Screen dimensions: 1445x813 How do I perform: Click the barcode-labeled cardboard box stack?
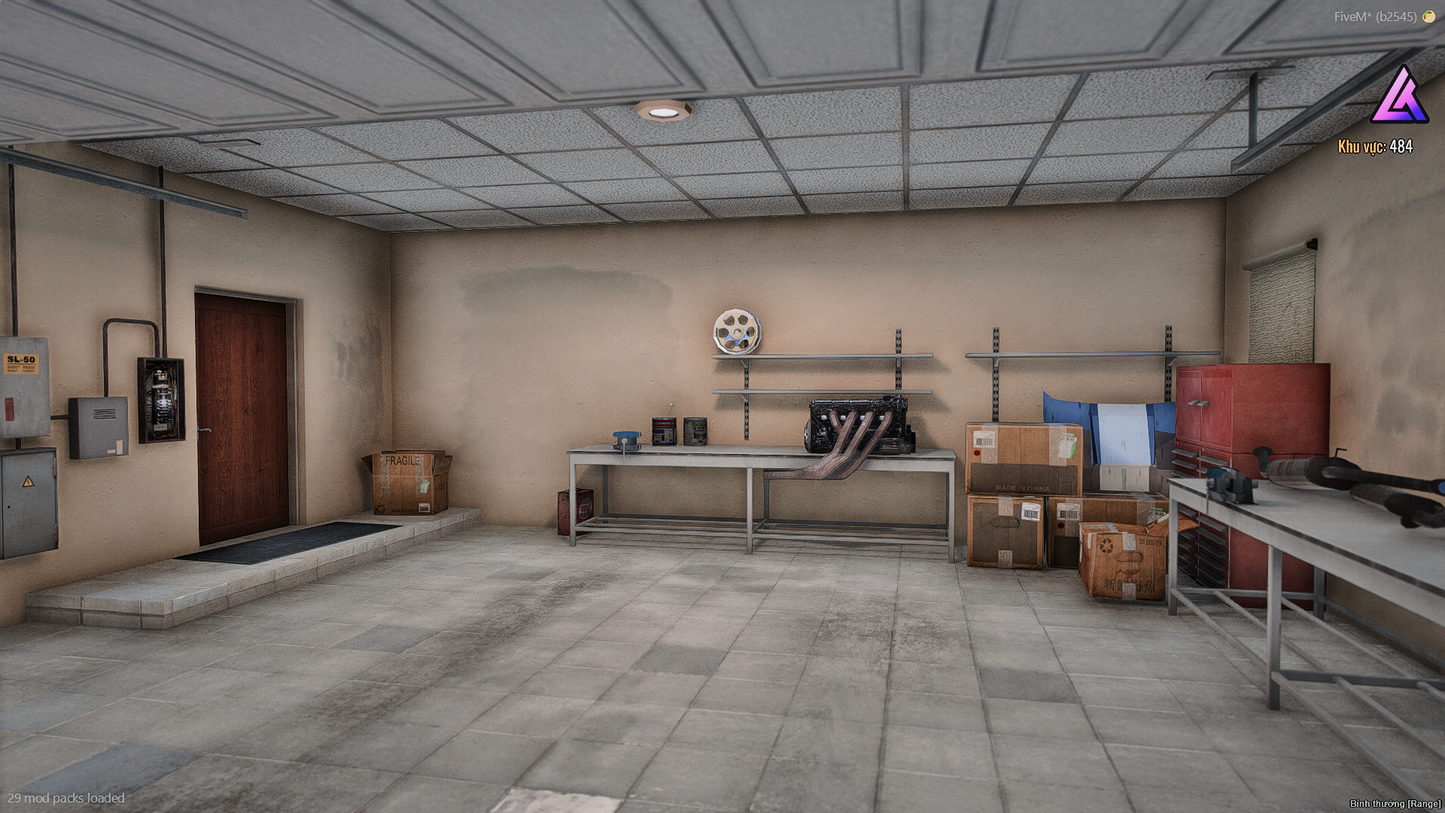[x=1022, y=470]
